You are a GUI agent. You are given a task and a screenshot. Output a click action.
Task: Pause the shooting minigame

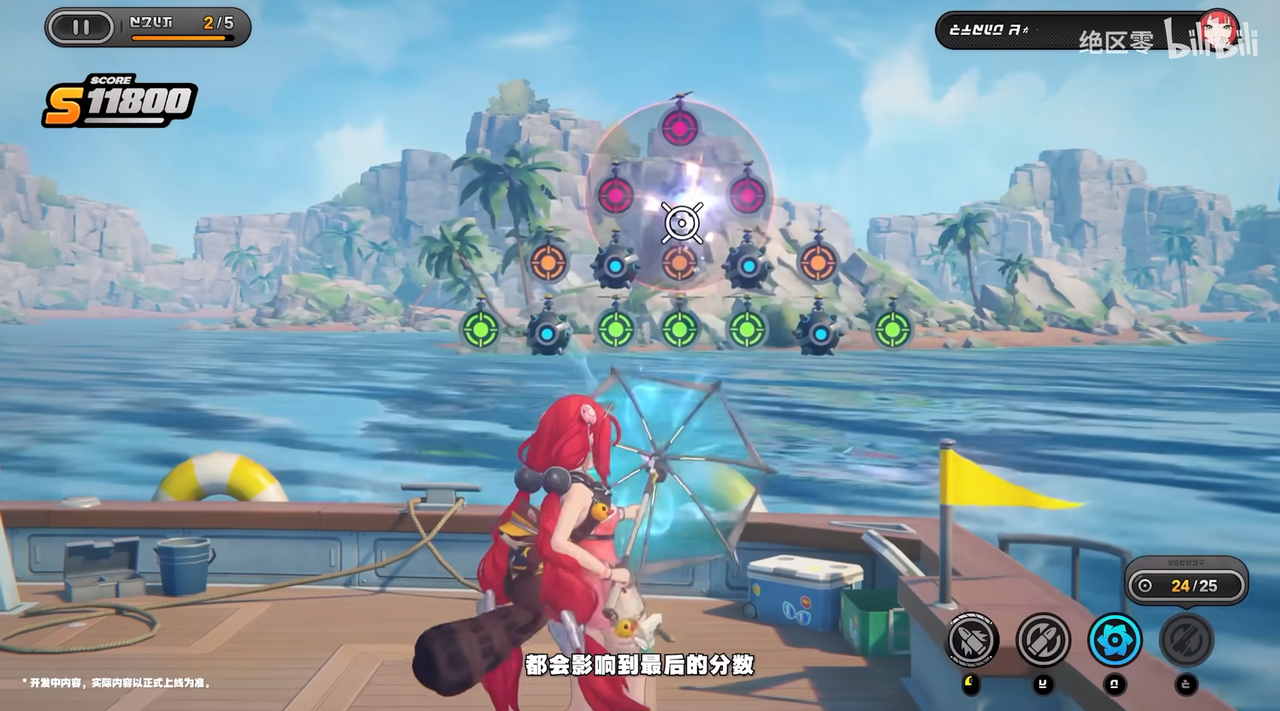[81, 27]
